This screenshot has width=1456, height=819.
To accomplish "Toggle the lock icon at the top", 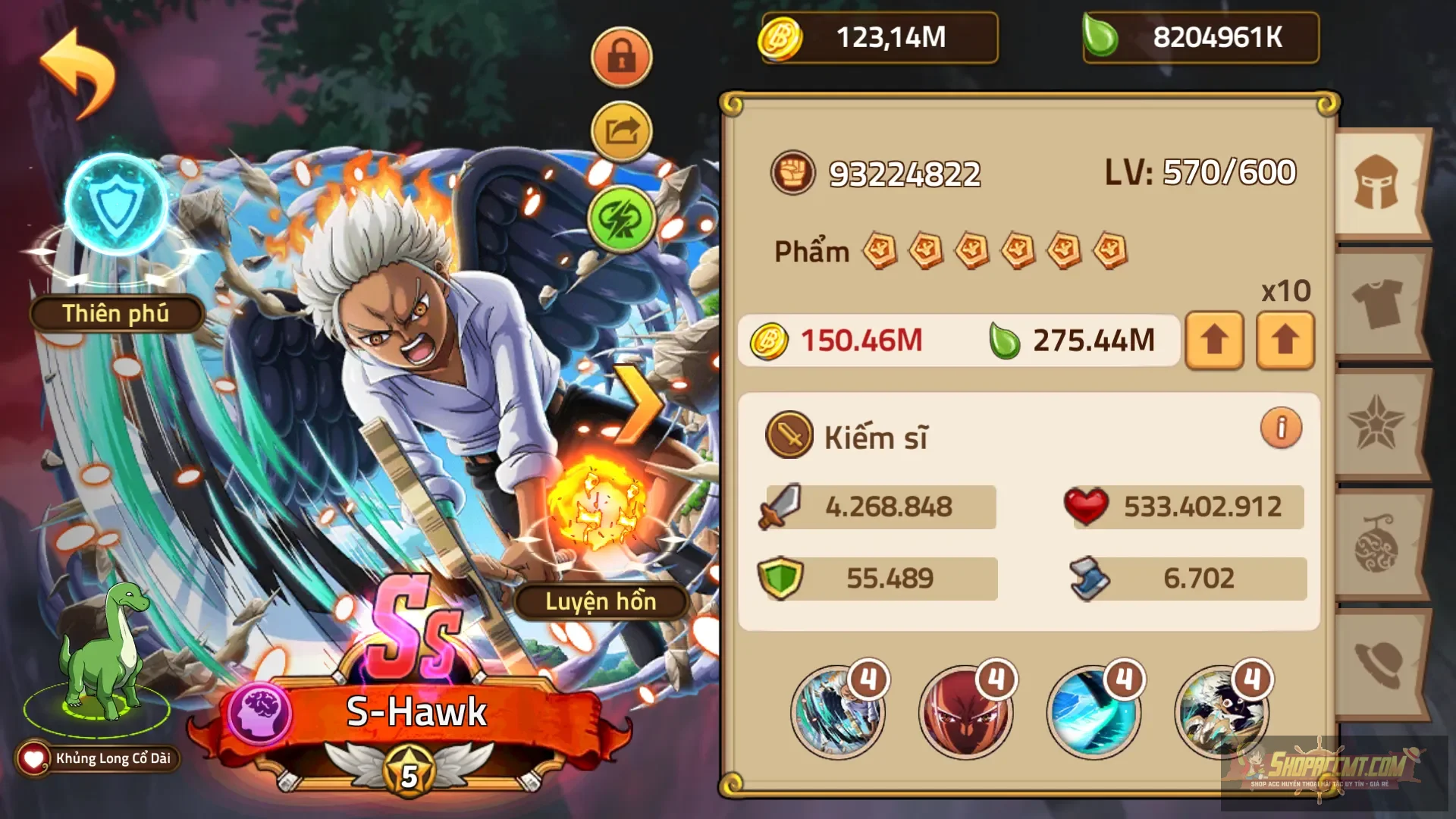I will click(621, 57).
